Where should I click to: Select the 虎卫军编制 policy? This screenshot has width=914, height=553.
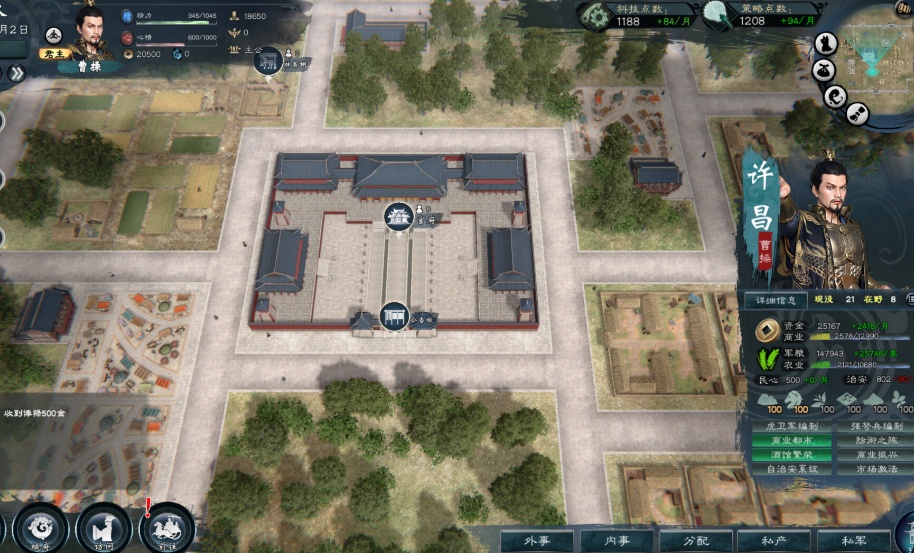791,426
